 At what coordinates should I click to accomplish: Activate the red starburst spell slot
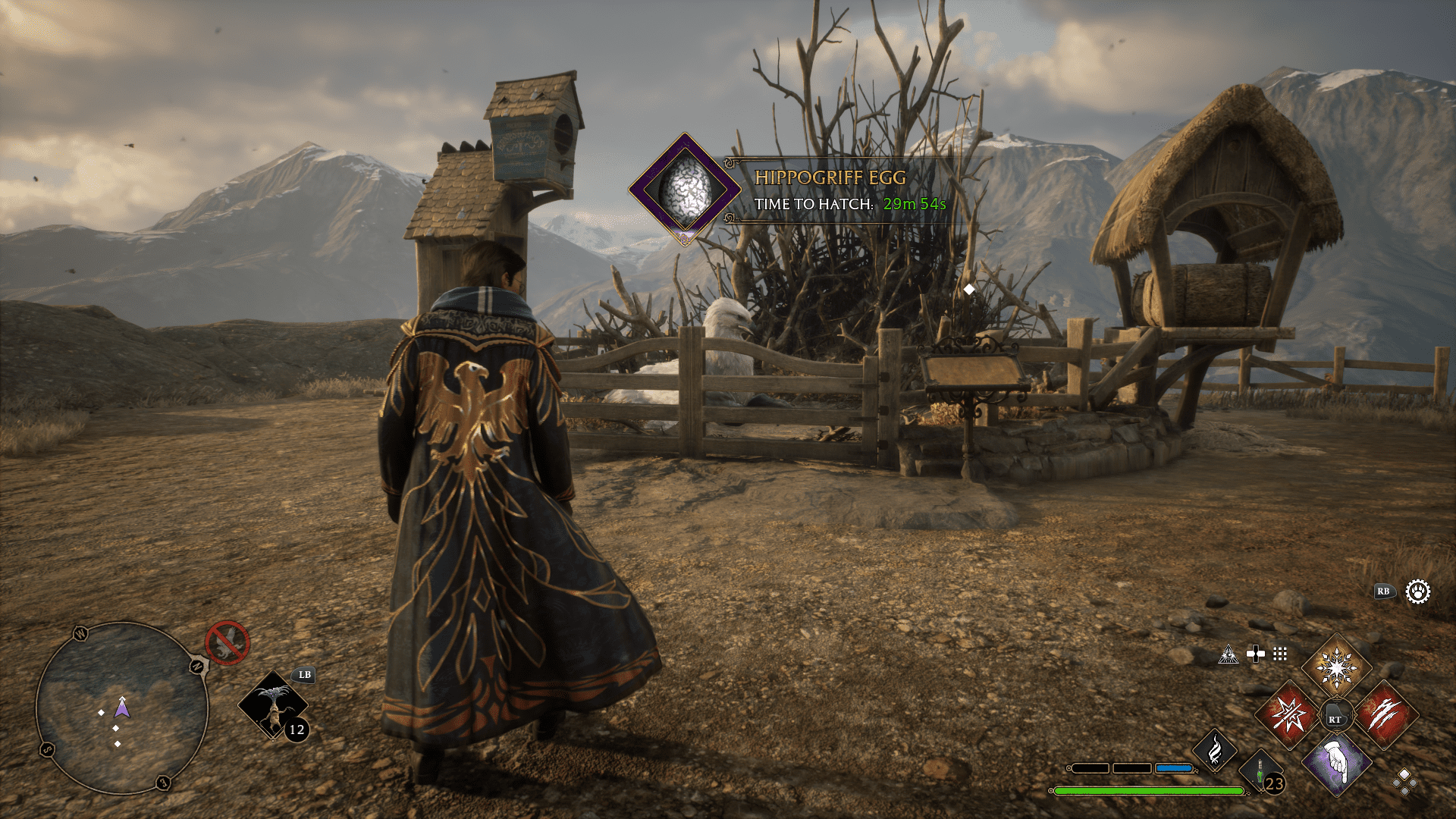click(1288, 714)
